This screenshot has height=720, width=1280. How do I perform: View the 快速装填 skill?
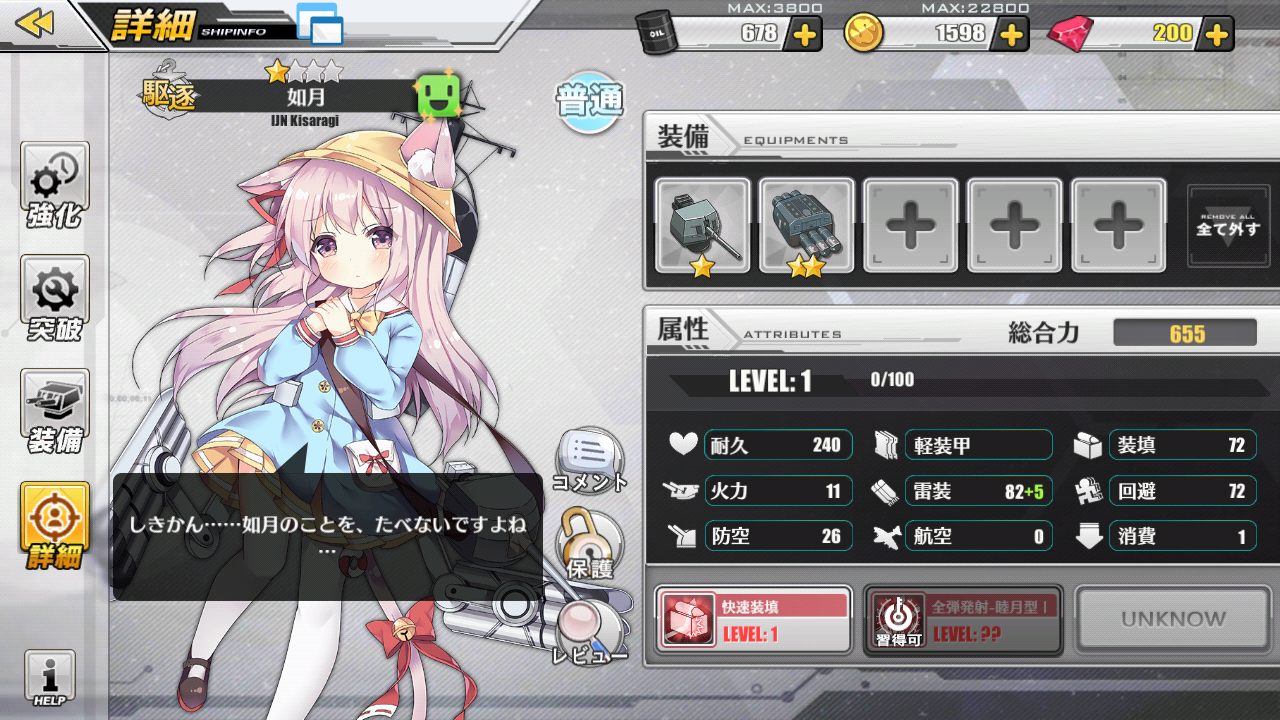(x=753, y=620)
